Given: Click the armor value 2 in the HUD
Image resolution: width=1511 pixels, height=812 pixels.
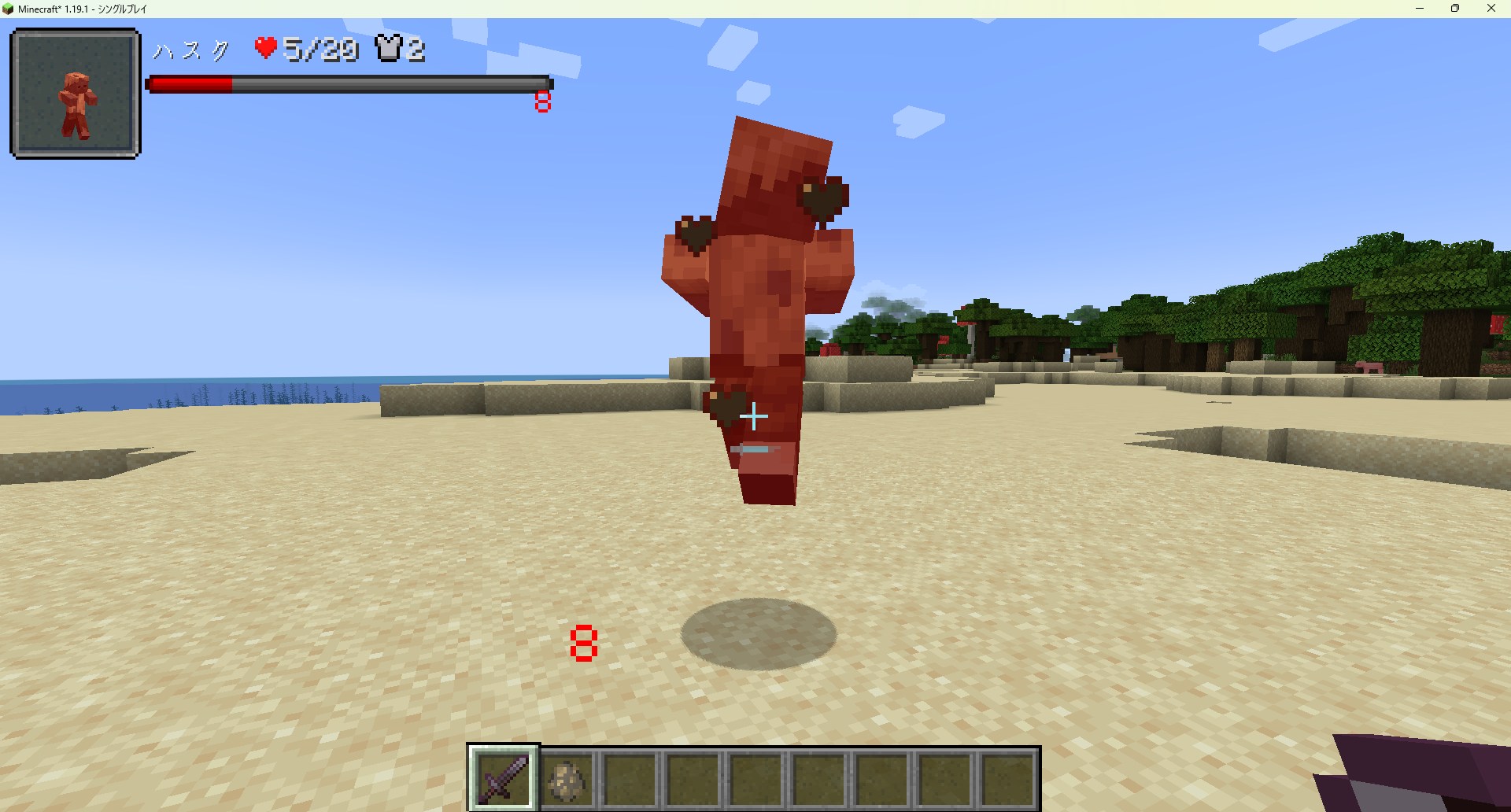Looking at the screenshot, I should tap(418, 50).
